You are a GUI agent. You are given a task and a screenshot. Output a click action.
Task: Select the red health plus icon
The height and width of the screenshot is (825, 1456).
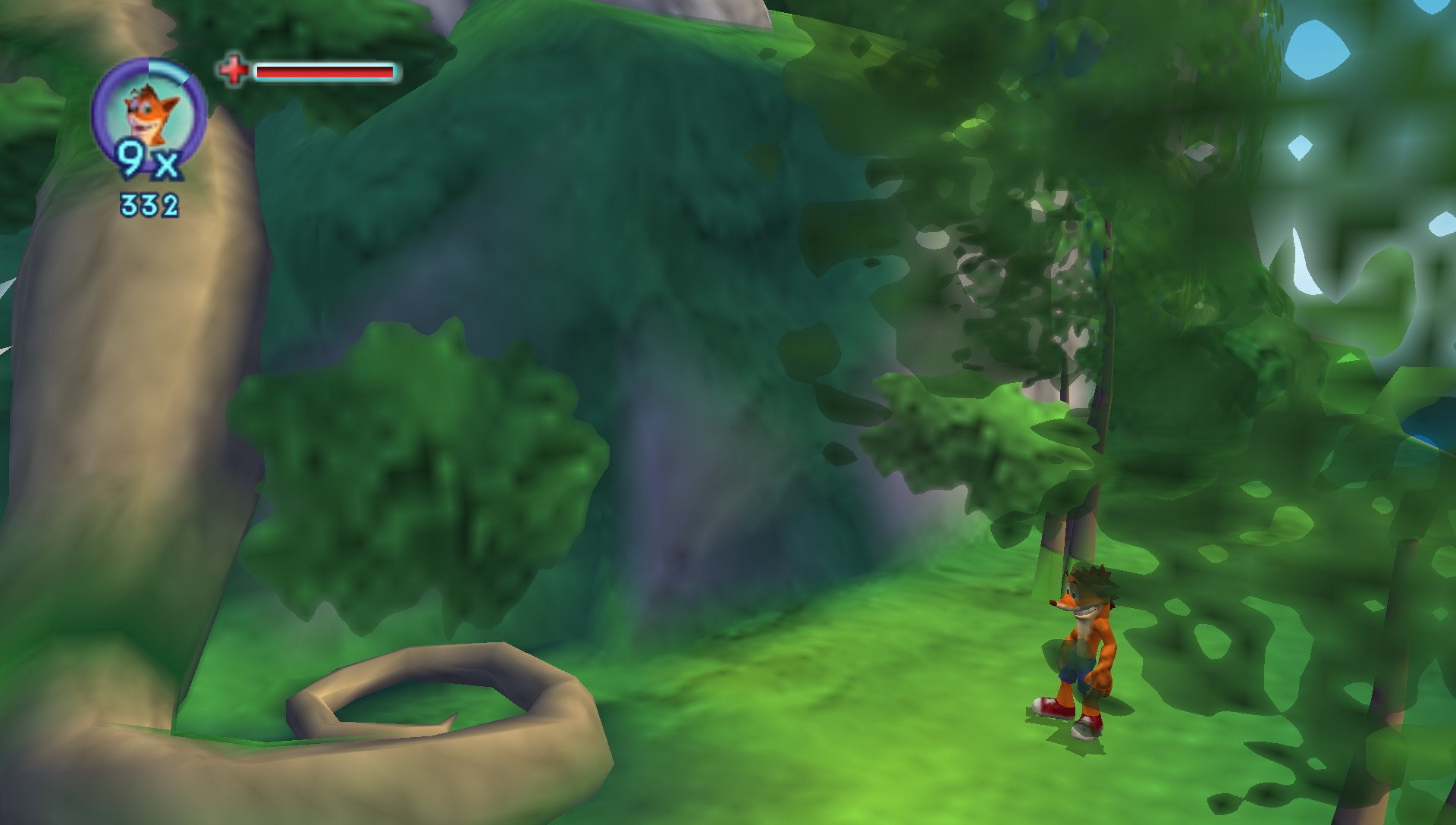[233, 70]
